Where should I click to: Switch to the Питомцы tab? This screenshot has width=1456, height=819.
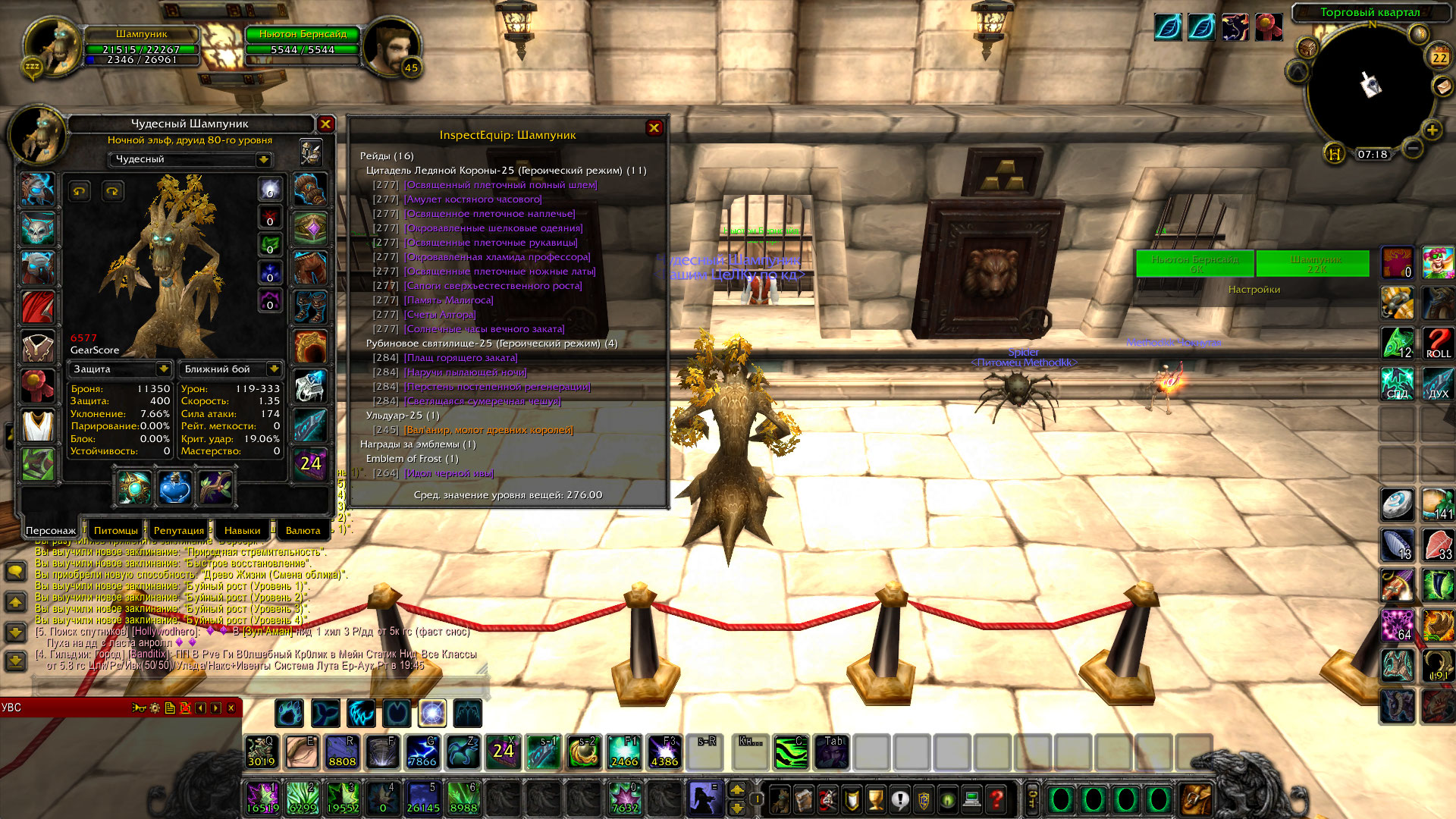(x=116, y=530)
